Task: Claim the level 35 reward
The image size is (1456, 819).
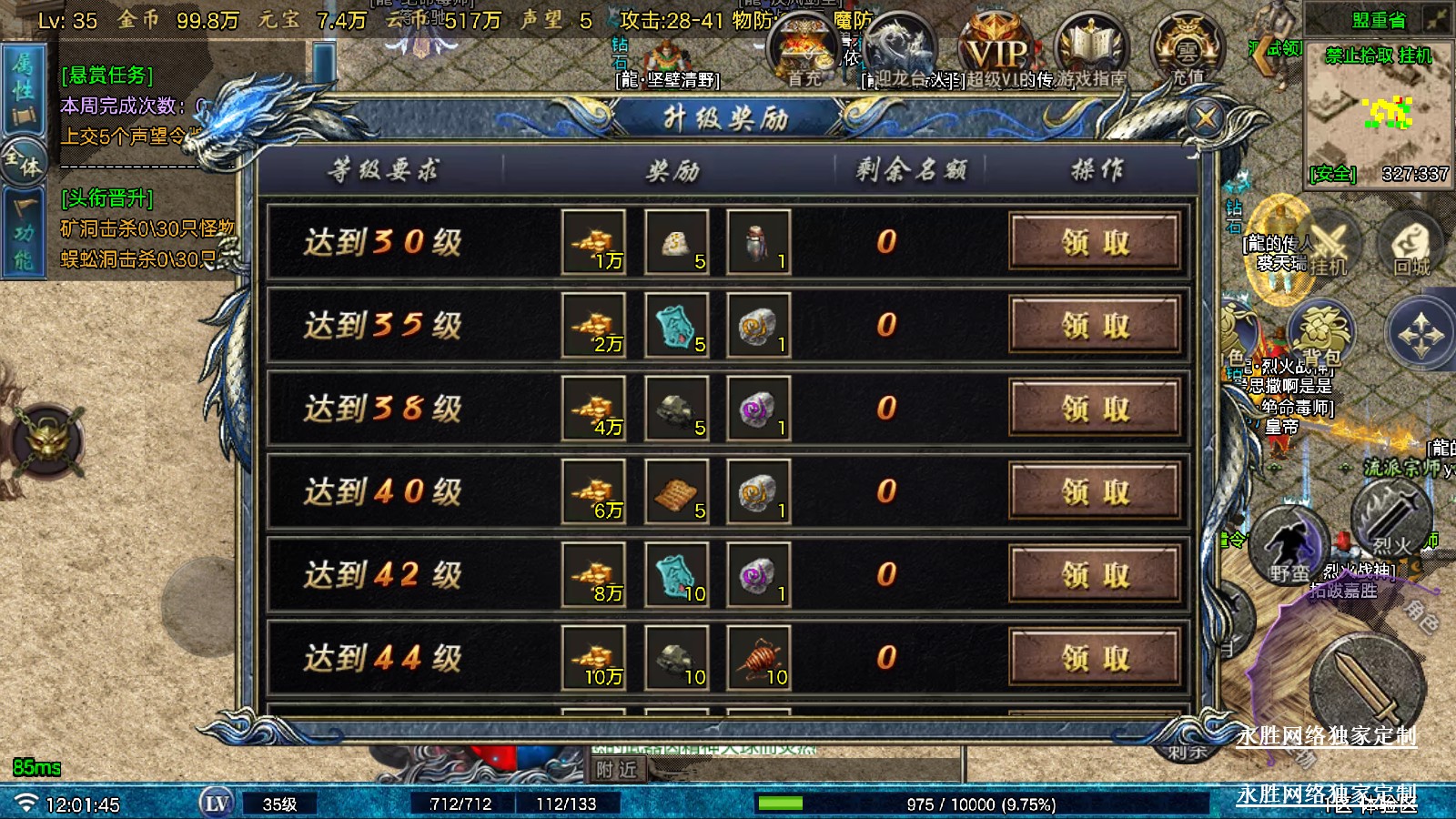Action: (x=1096, y=325)
